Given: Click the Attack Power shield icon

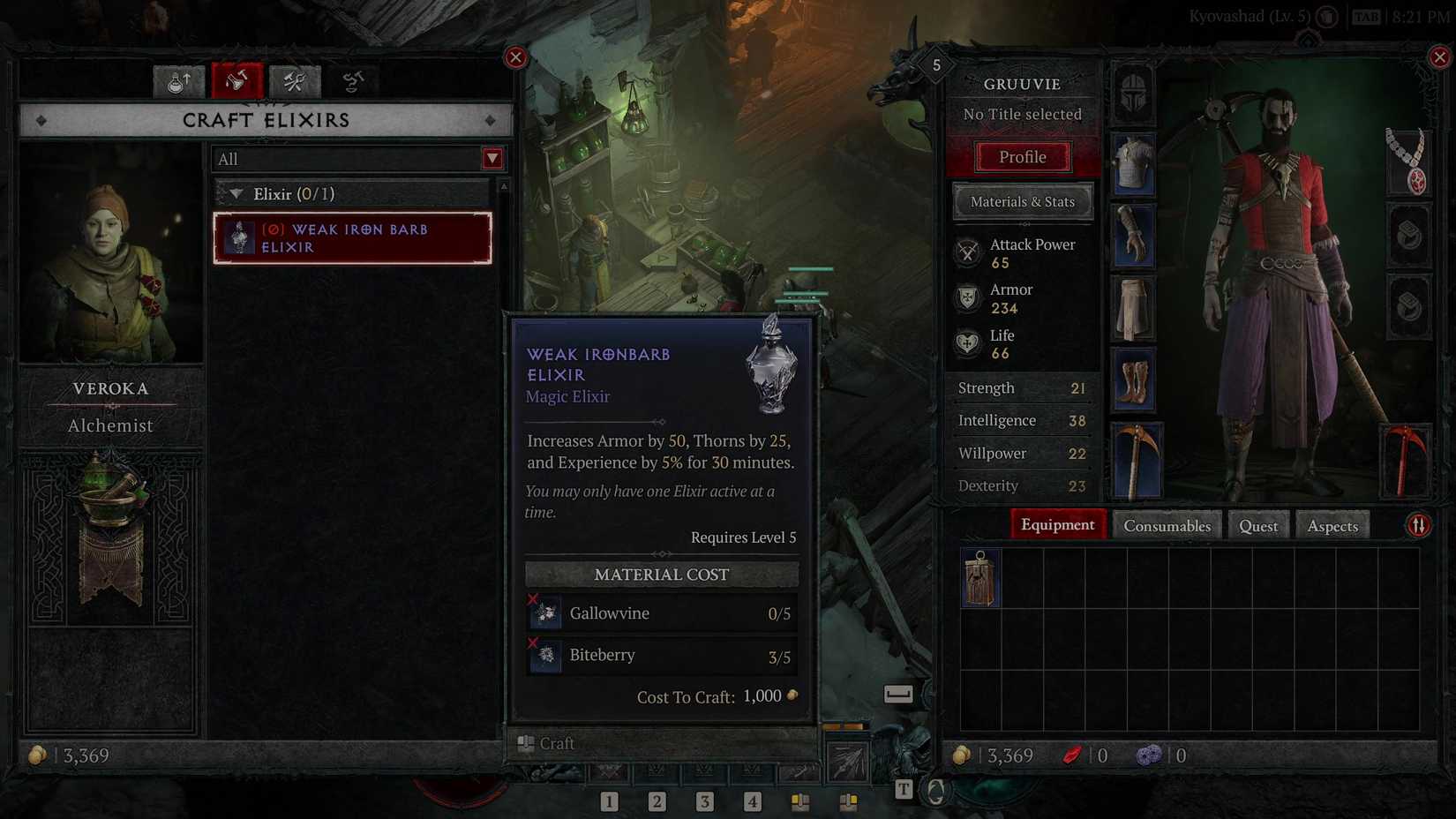Looking at the screenshot, I should click(x=968, y=252).
